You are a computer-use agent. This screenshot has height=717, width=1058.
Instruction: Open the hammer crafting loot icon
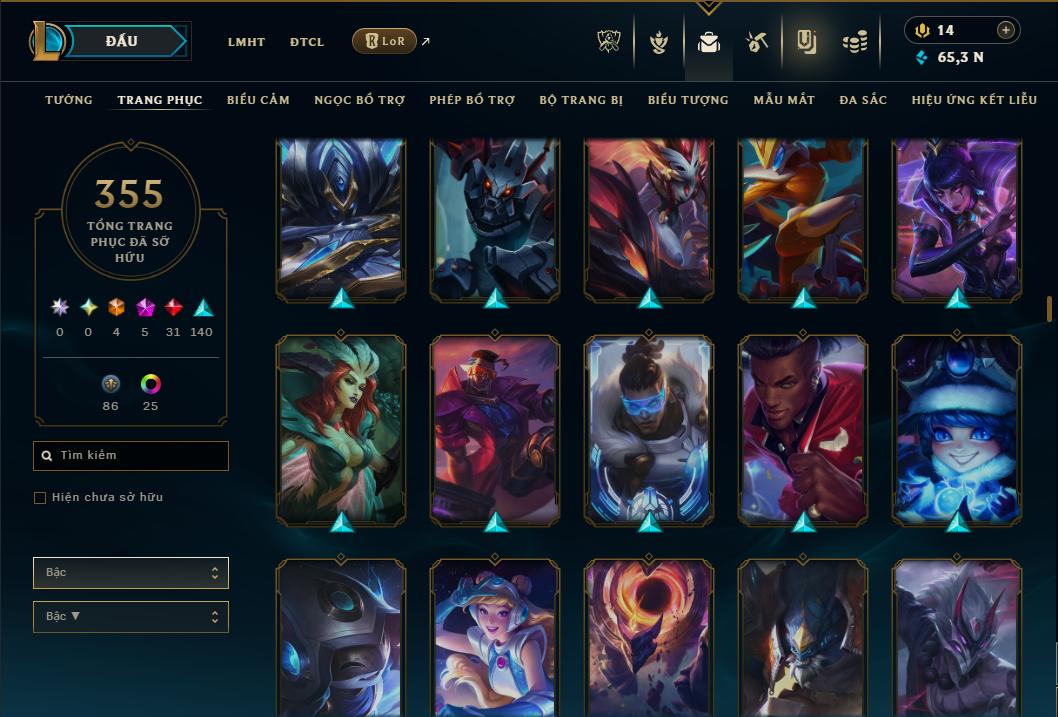[x=756, y=42]
